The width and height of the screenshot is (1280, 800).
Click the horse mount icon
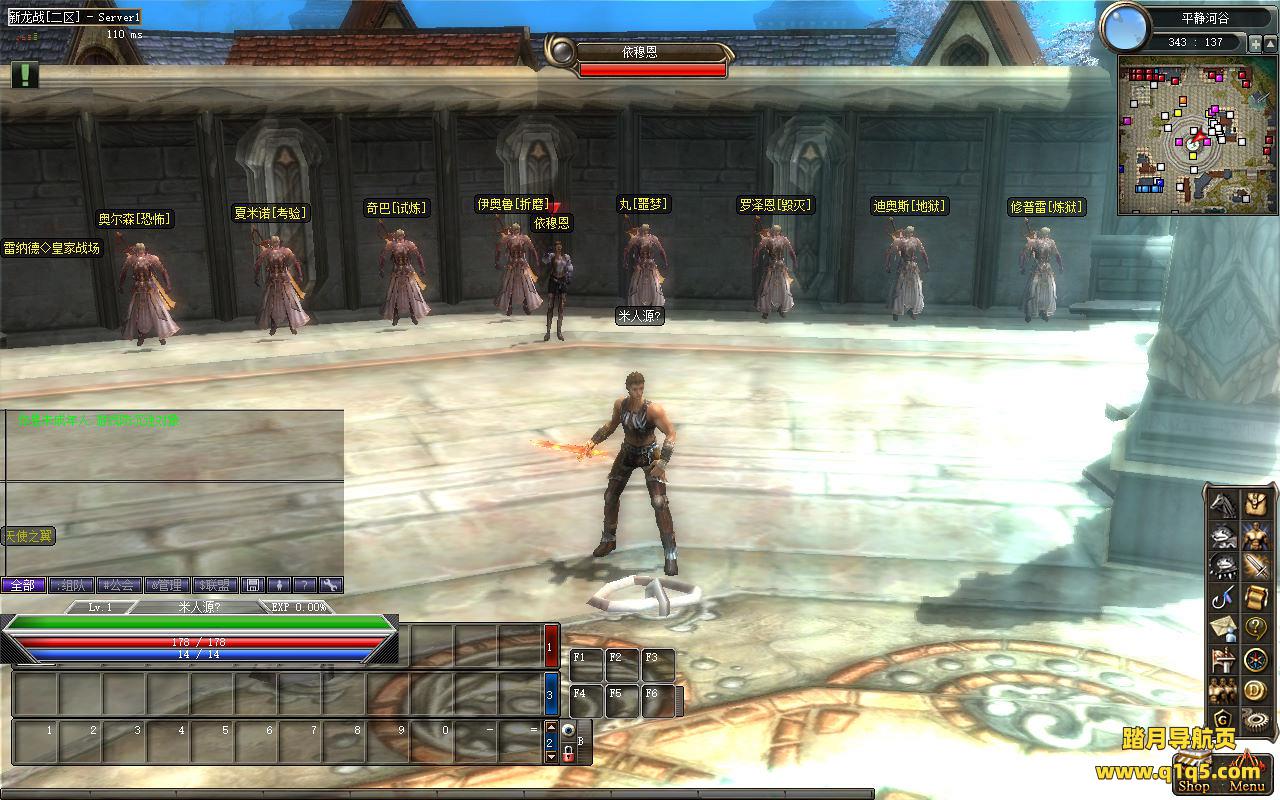[x=1222, y=504]
